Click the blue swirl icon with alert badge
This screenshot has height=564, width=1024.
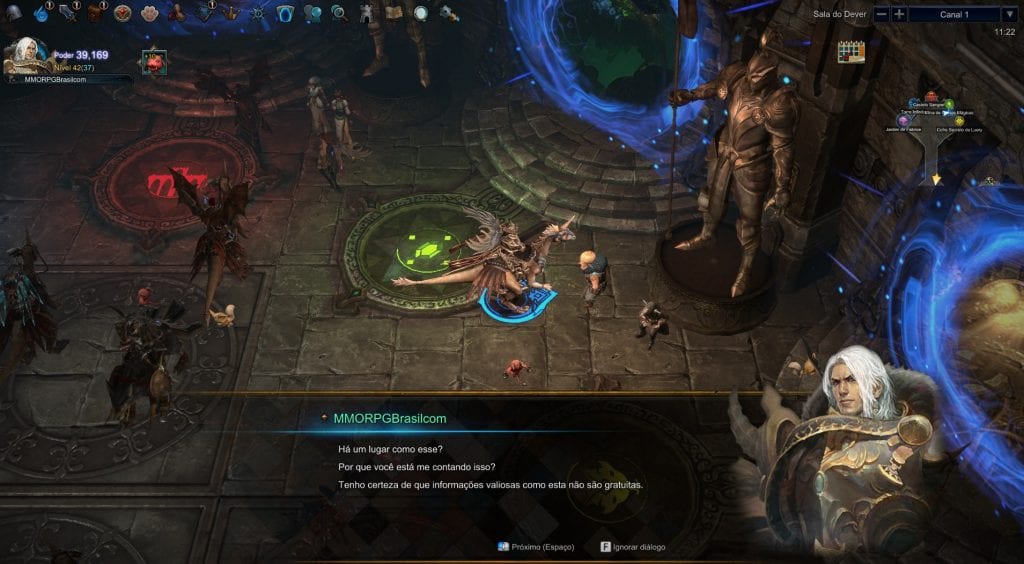click(x=42, y=13)
